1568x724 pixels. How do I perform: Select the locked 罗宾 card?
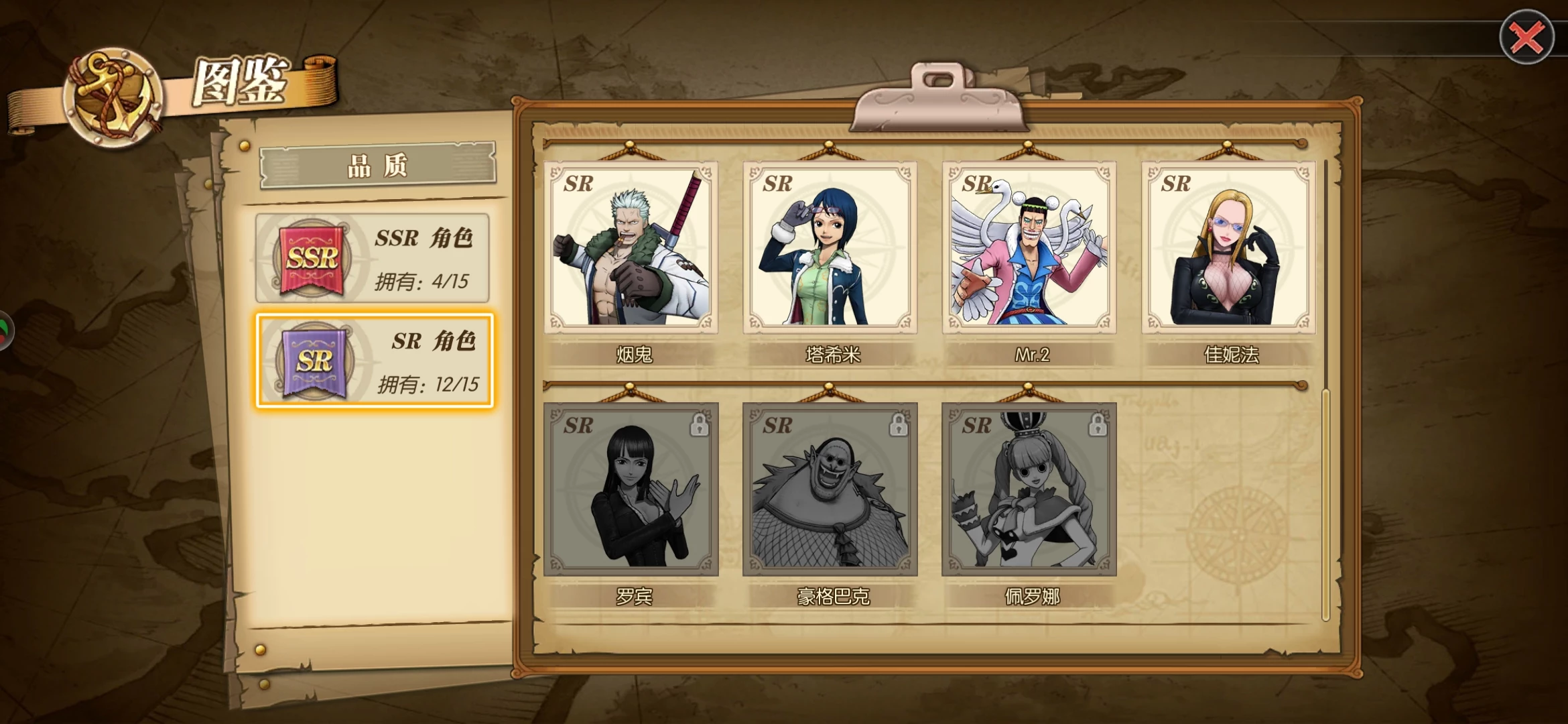pos(631,489)
